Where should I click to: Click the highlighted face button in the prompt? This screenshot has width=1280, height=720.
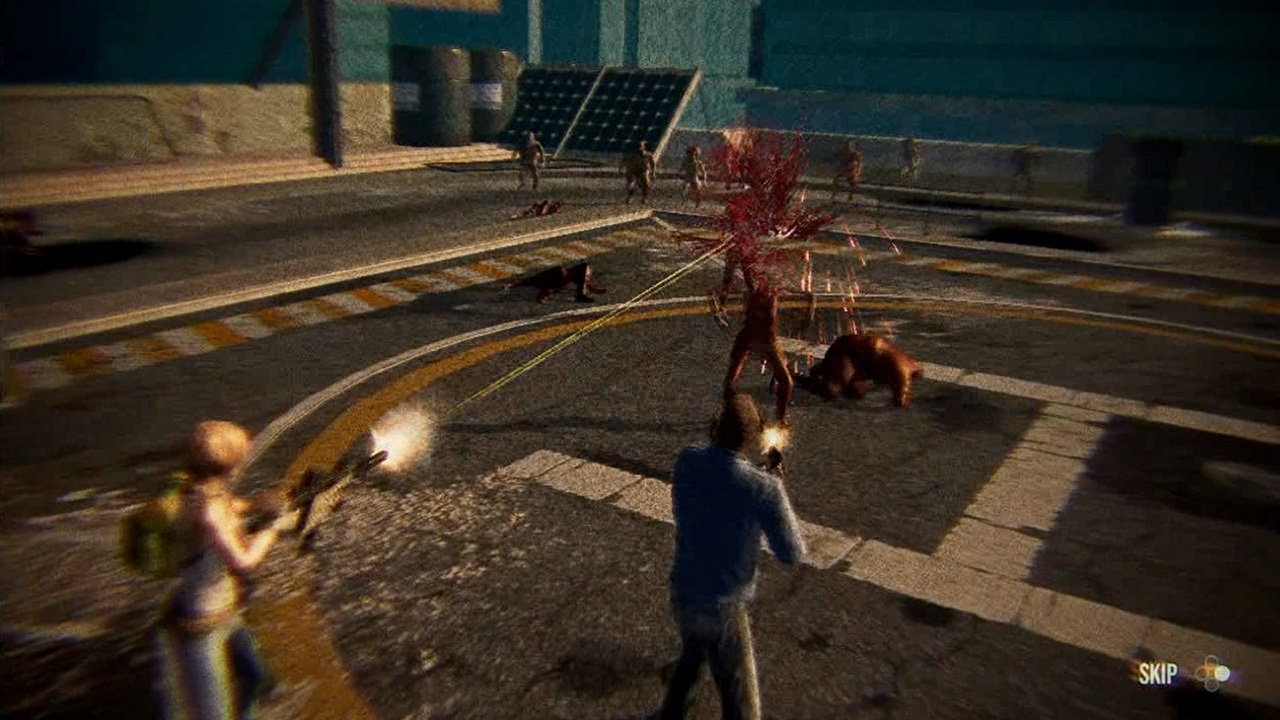tap(1222, 673)
